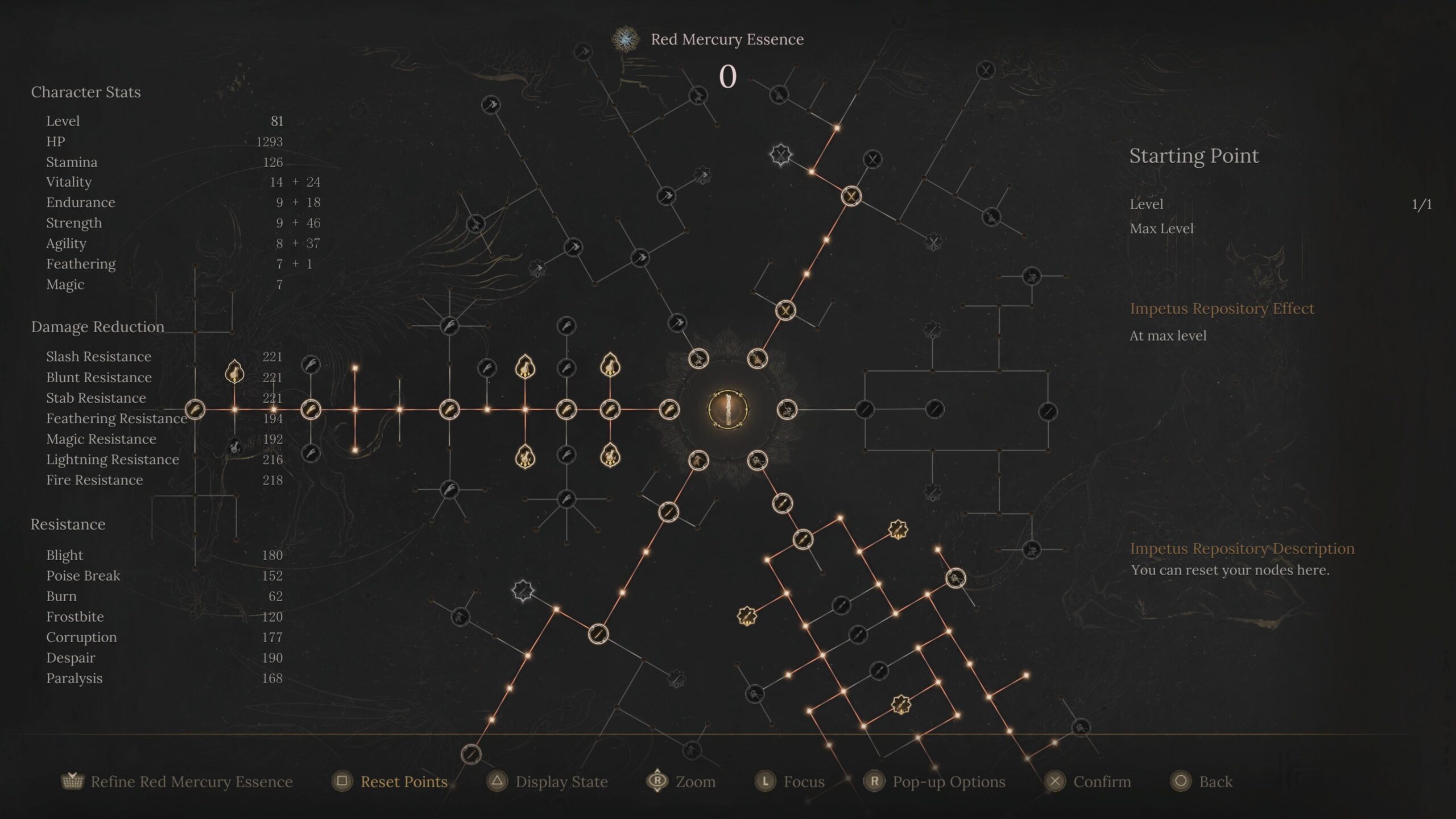Screen dimensions: 1456x819
Task: Go Back from the skill tree
Action: click(x=1215, y=781)
